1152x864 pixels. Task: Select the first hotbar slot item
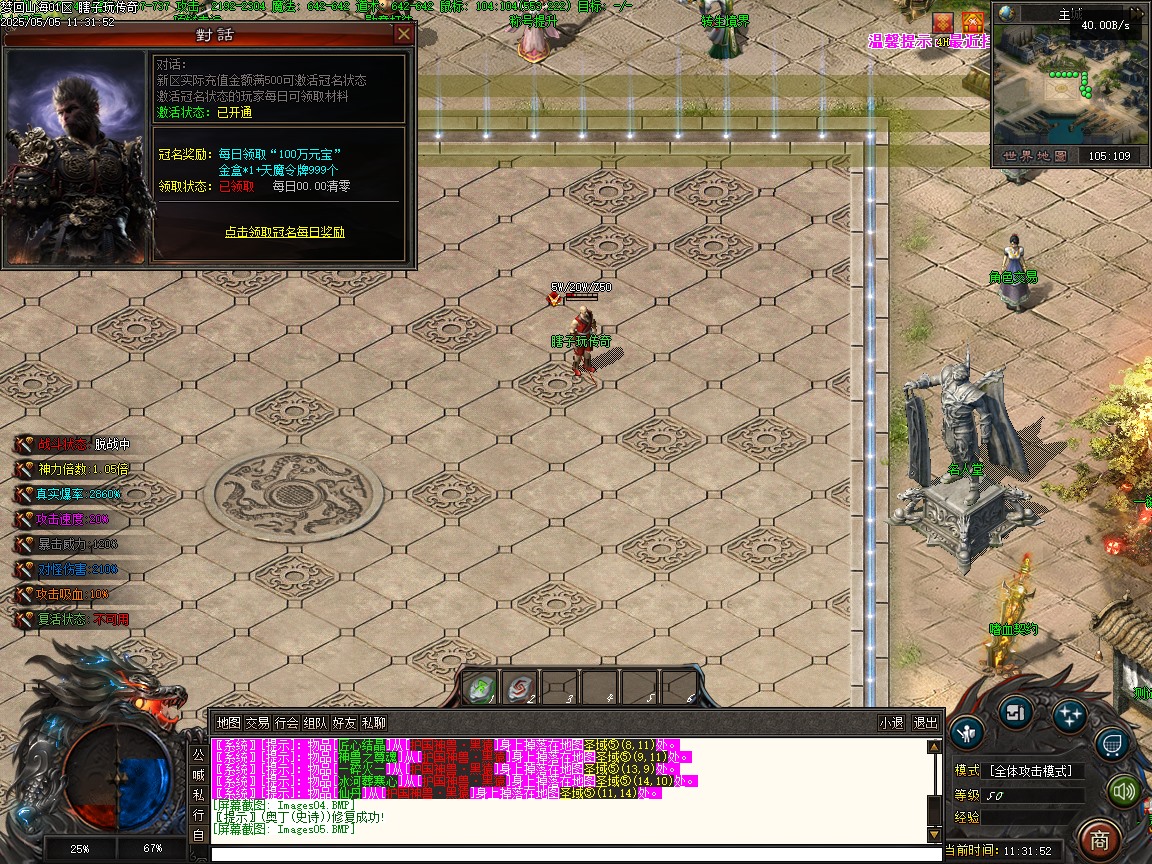(x=481, y=688)
